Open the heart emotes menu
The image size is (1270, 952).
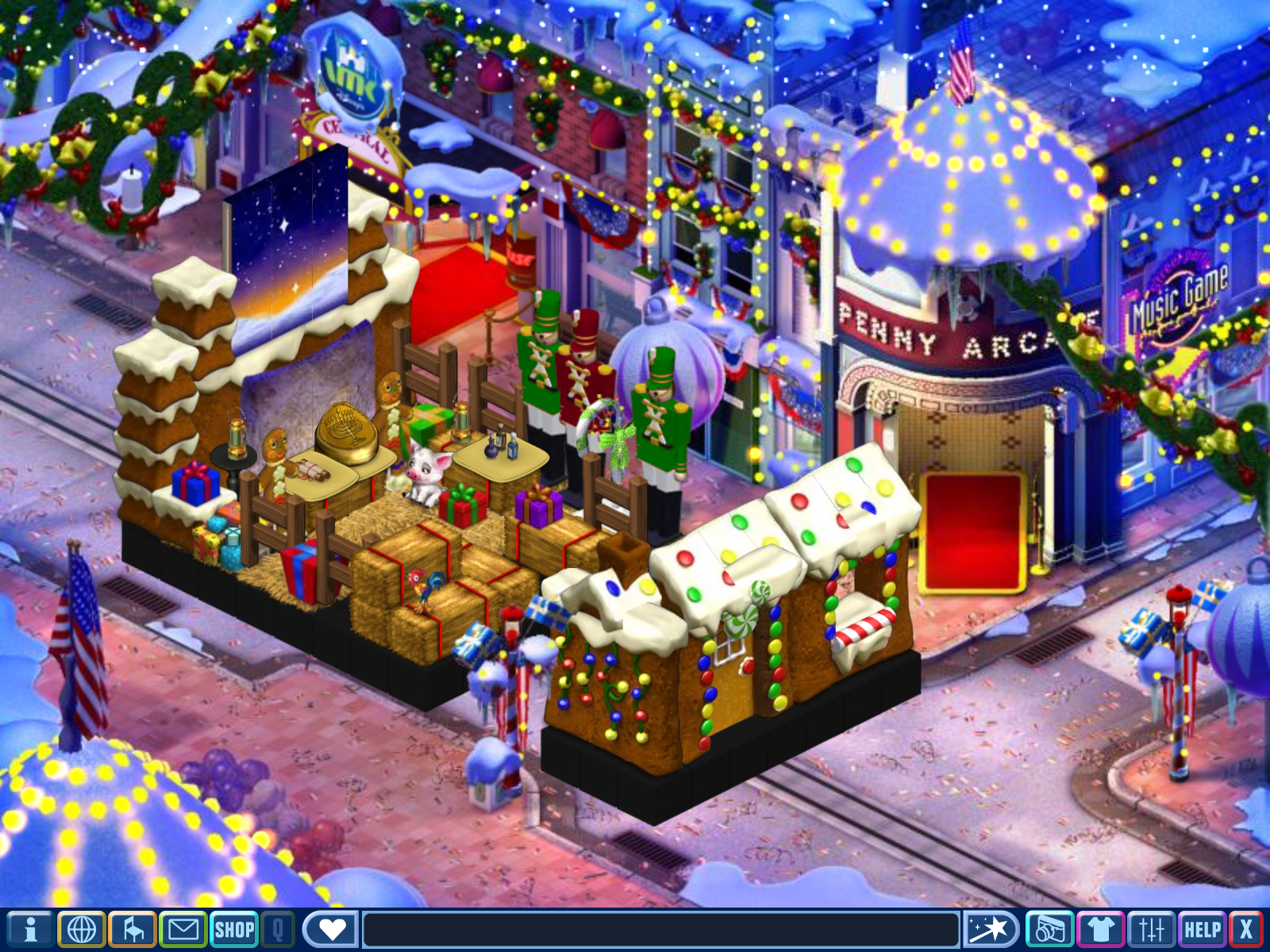point(330,929)
